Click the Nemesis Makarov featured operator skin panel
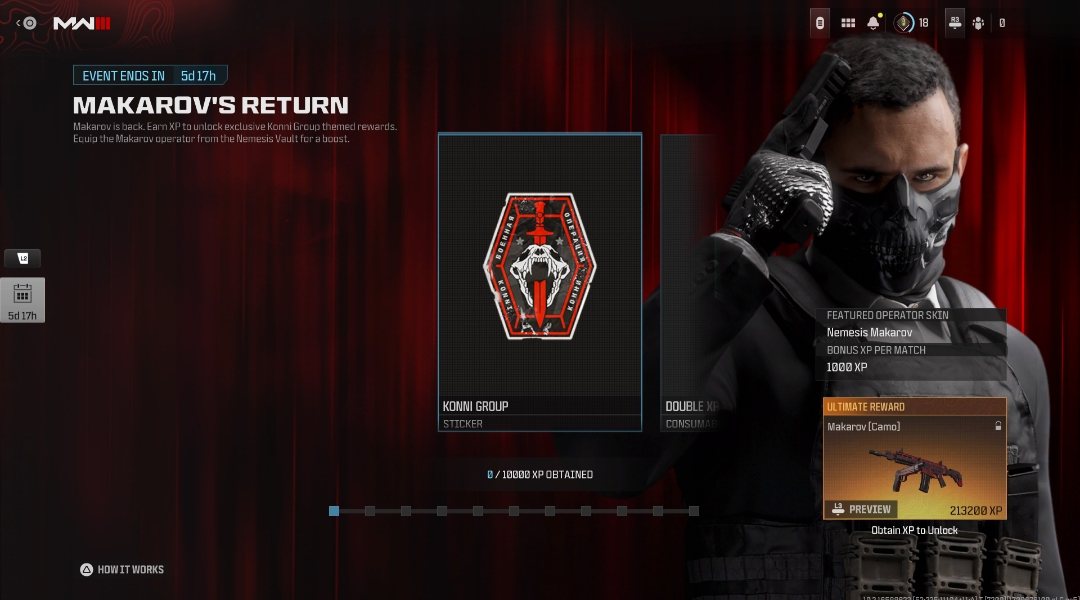This screenshot has width=1080, height=600. [914, 333]
